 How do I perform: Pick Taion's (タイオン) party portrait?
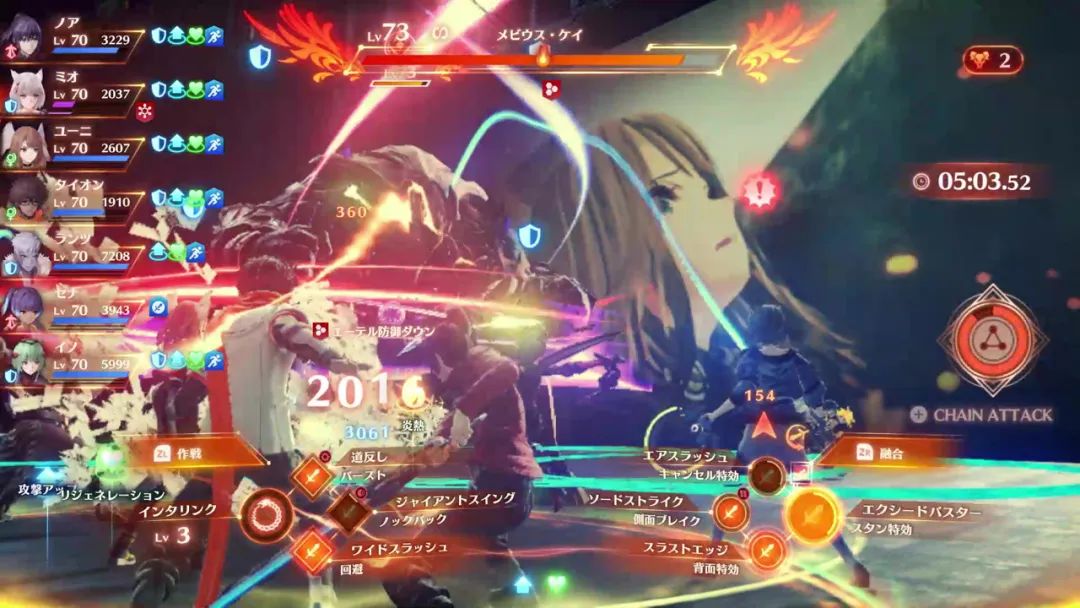[x=24, y=200]
